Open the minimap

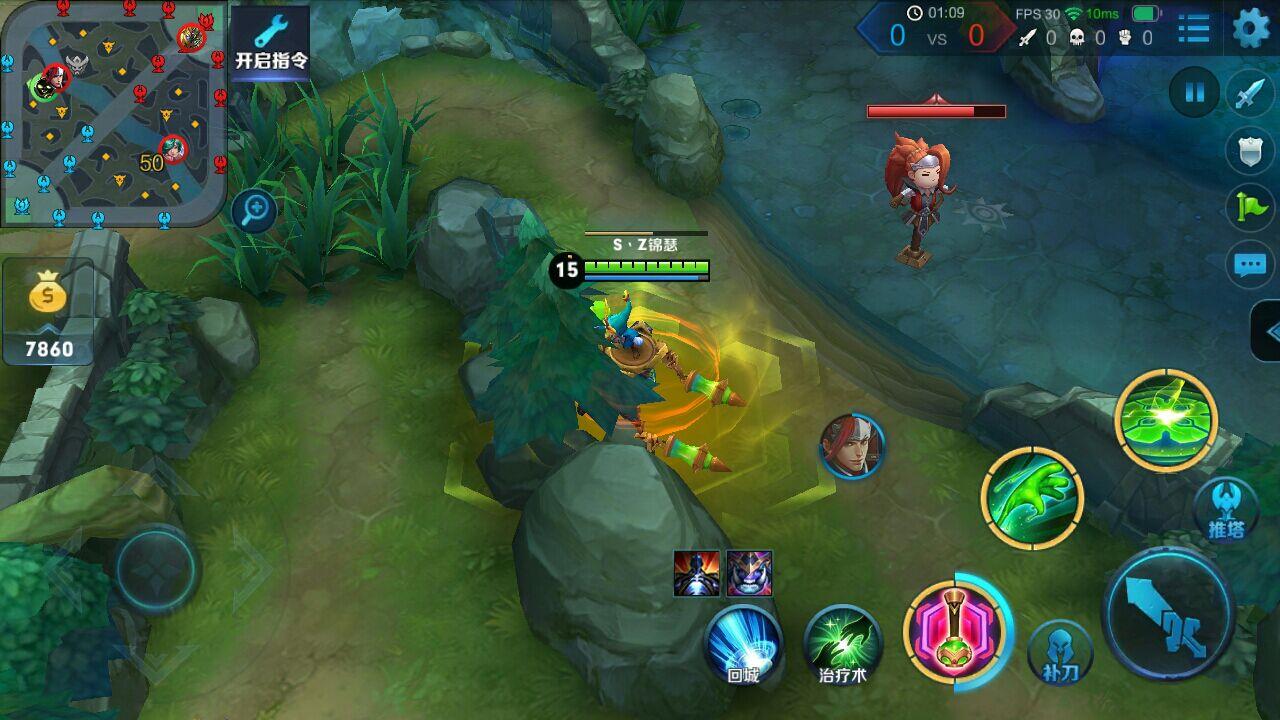click(113, 112)
